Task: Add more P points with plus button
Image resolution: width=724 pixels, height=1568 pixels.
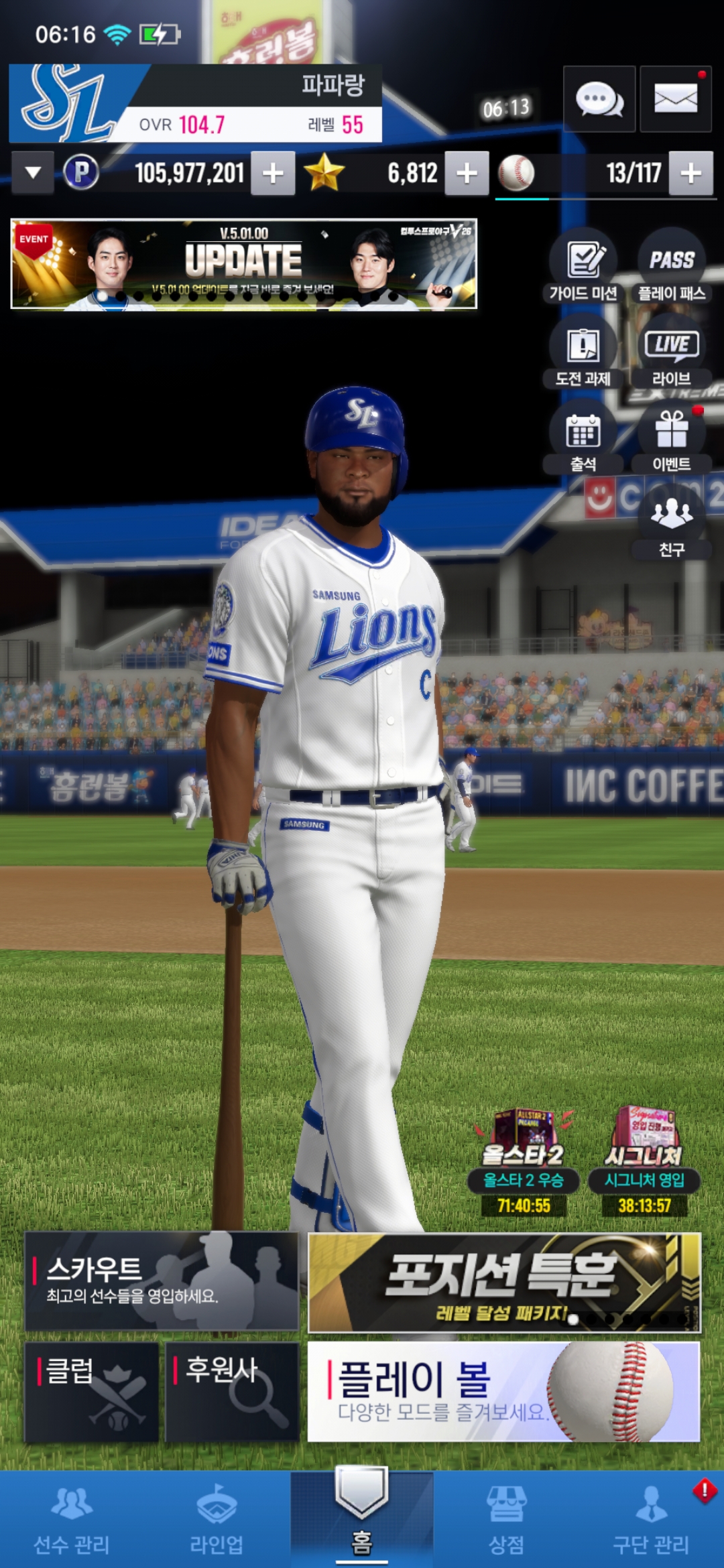Action: [273, 174]
